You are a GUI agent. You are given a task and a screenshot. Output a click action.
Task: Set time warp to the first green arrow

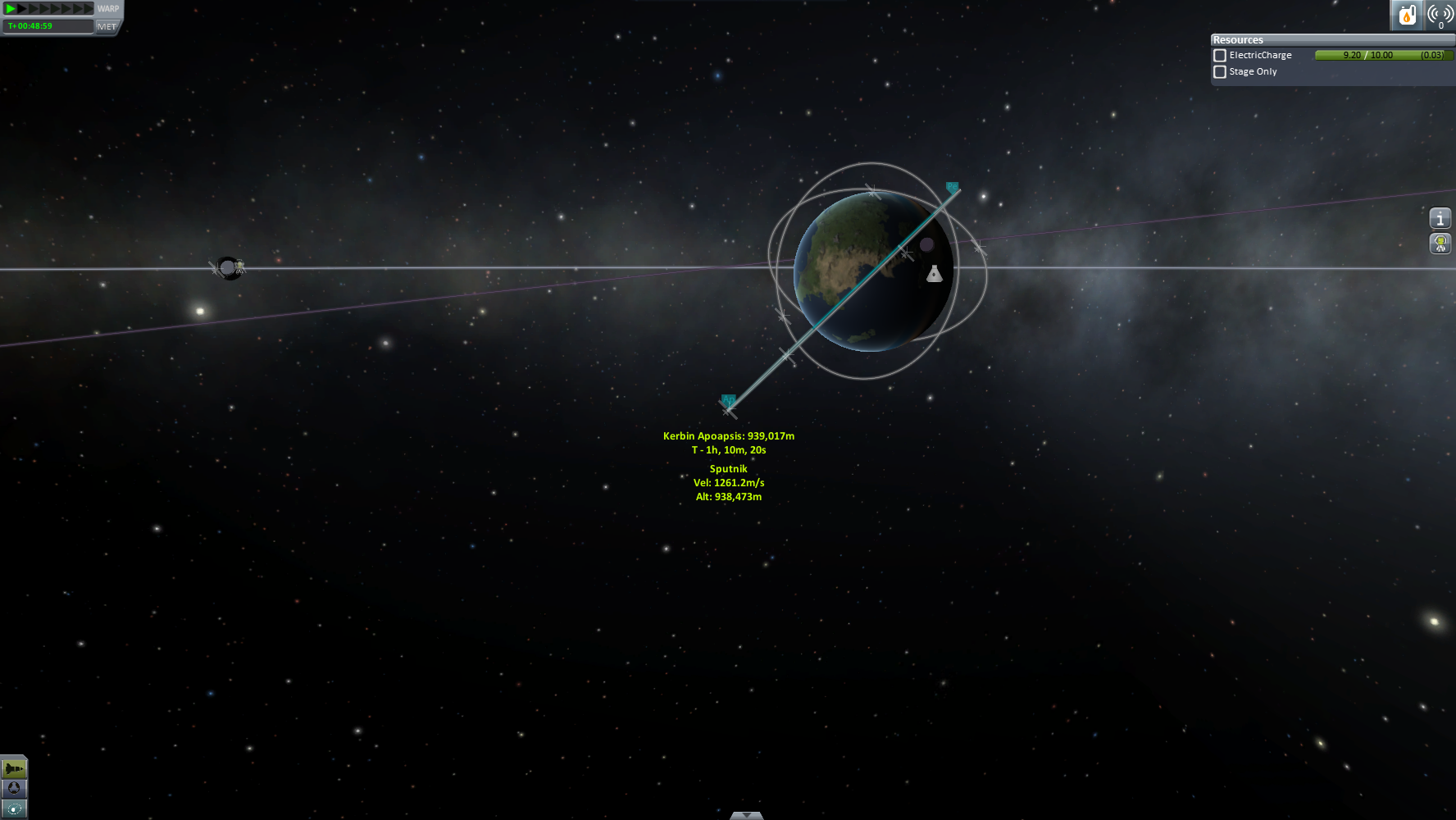point(11,9)
